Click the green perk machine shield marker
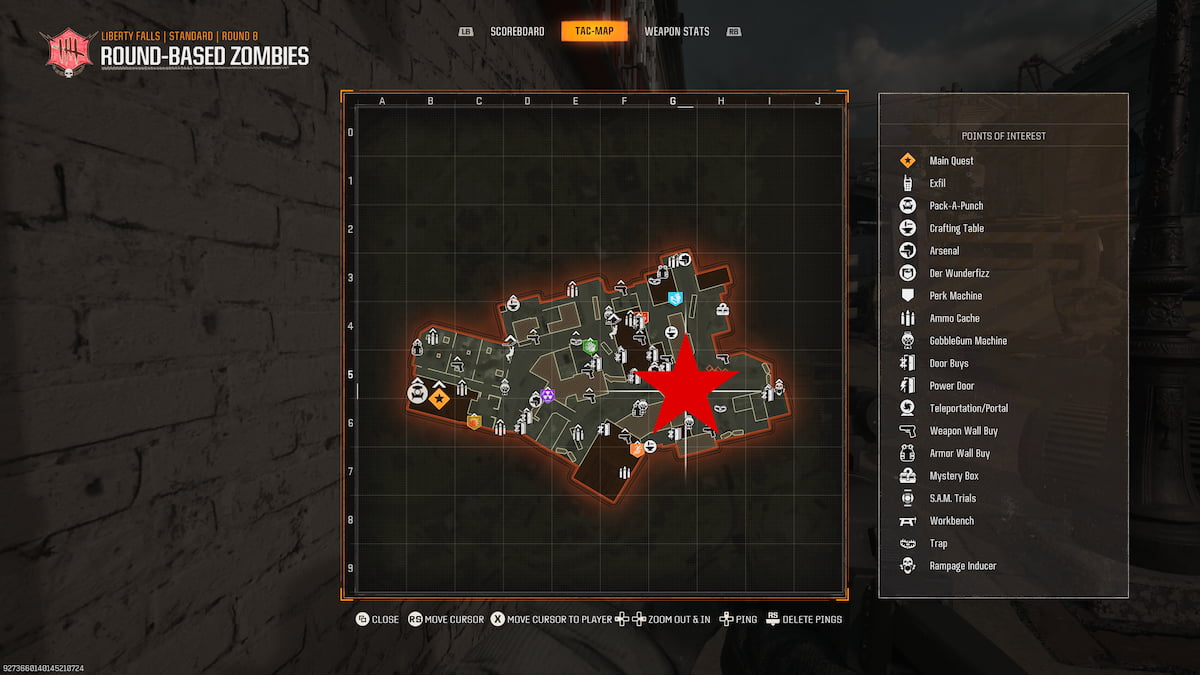The height and width of the screenshot is (675, 1200). [590, 347]
